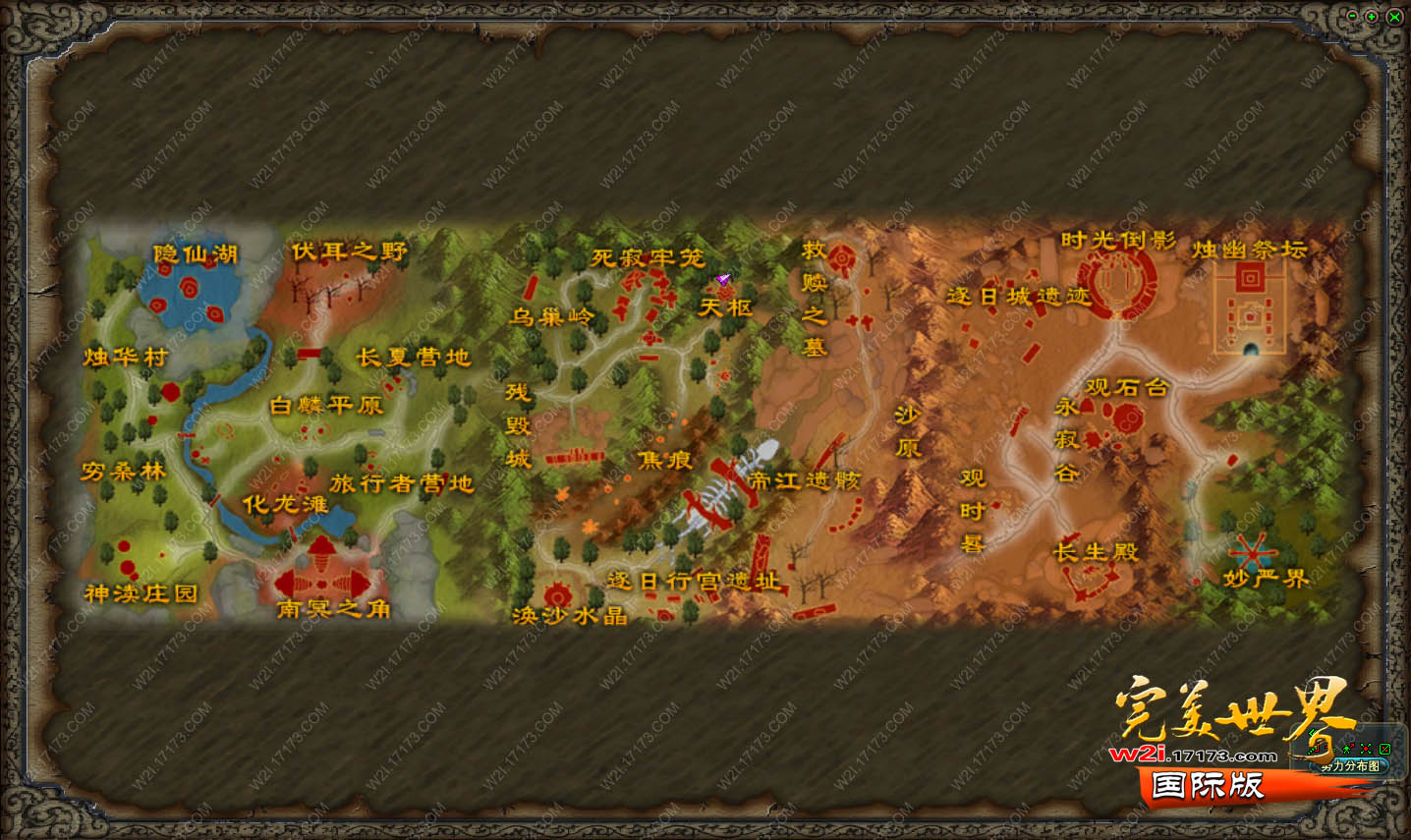The height and width of the screenshot is (840, 1411).
Task: Toggle the green cross red-dot icon
Action: 1366,749
